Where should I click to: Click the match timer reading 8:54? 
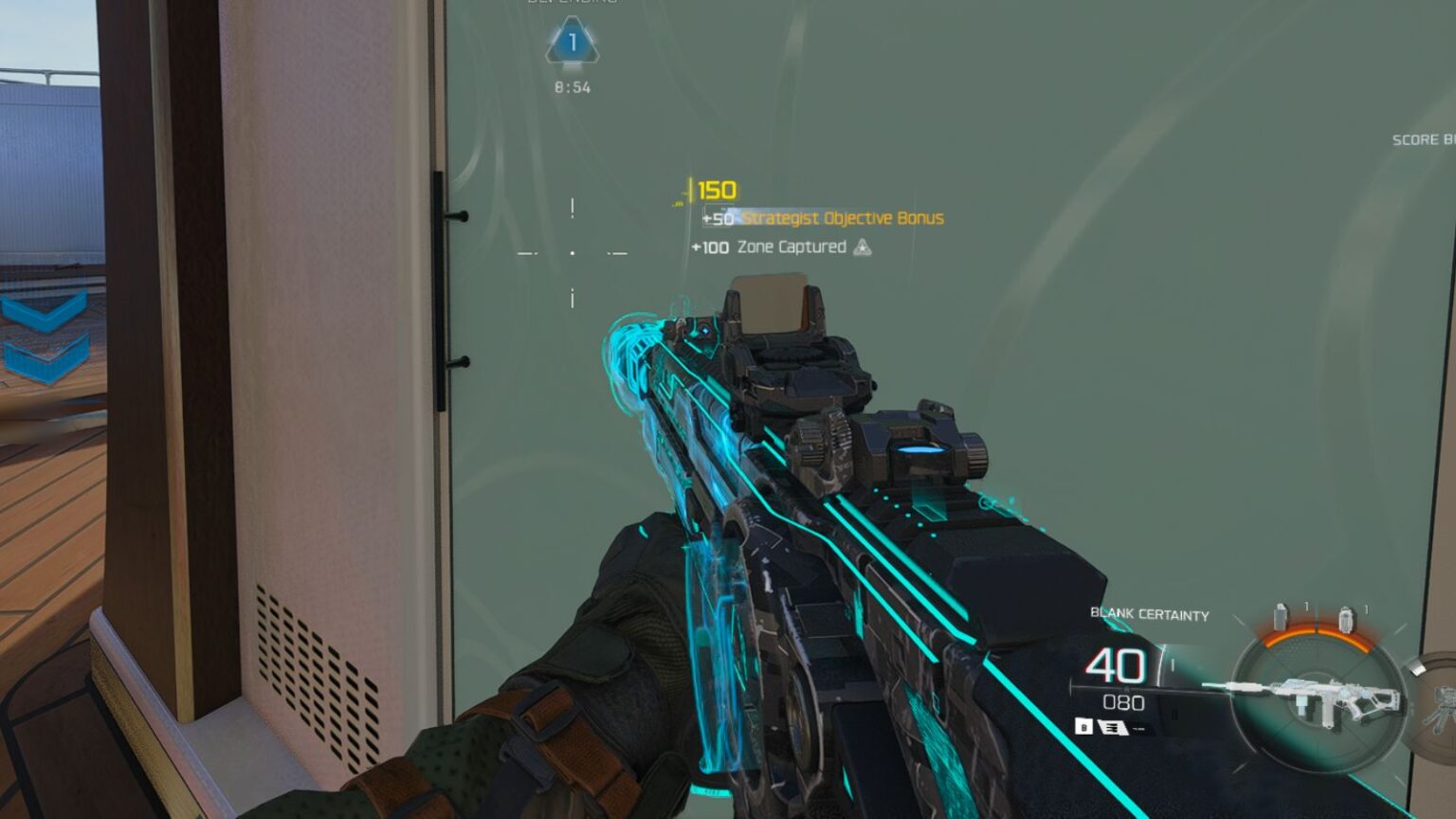[x=572, y=85]
